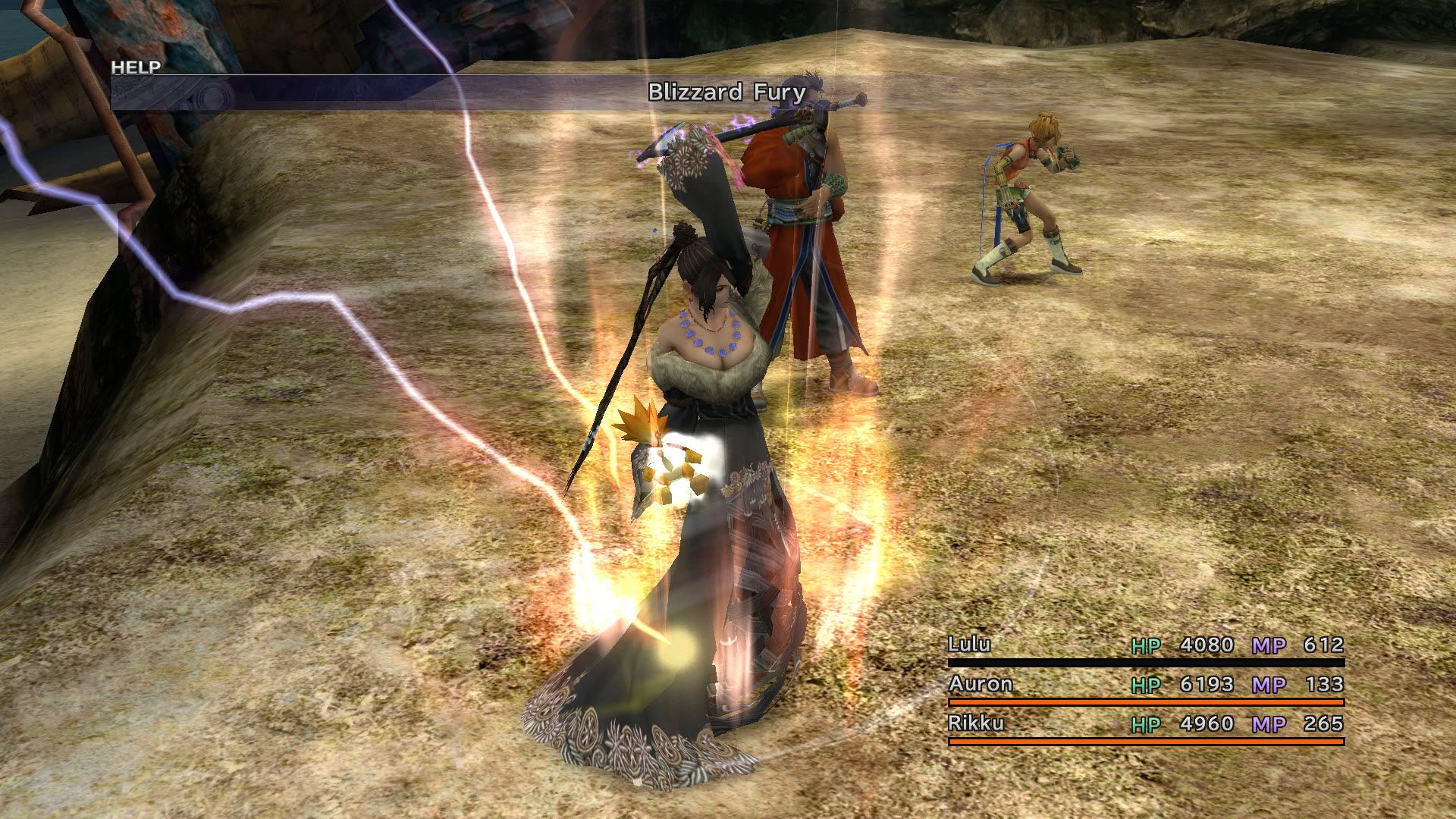Click the Blizzard Fury ability name
The width and height of the screenshot is (1456, 819).
click(x=724, y=93)
